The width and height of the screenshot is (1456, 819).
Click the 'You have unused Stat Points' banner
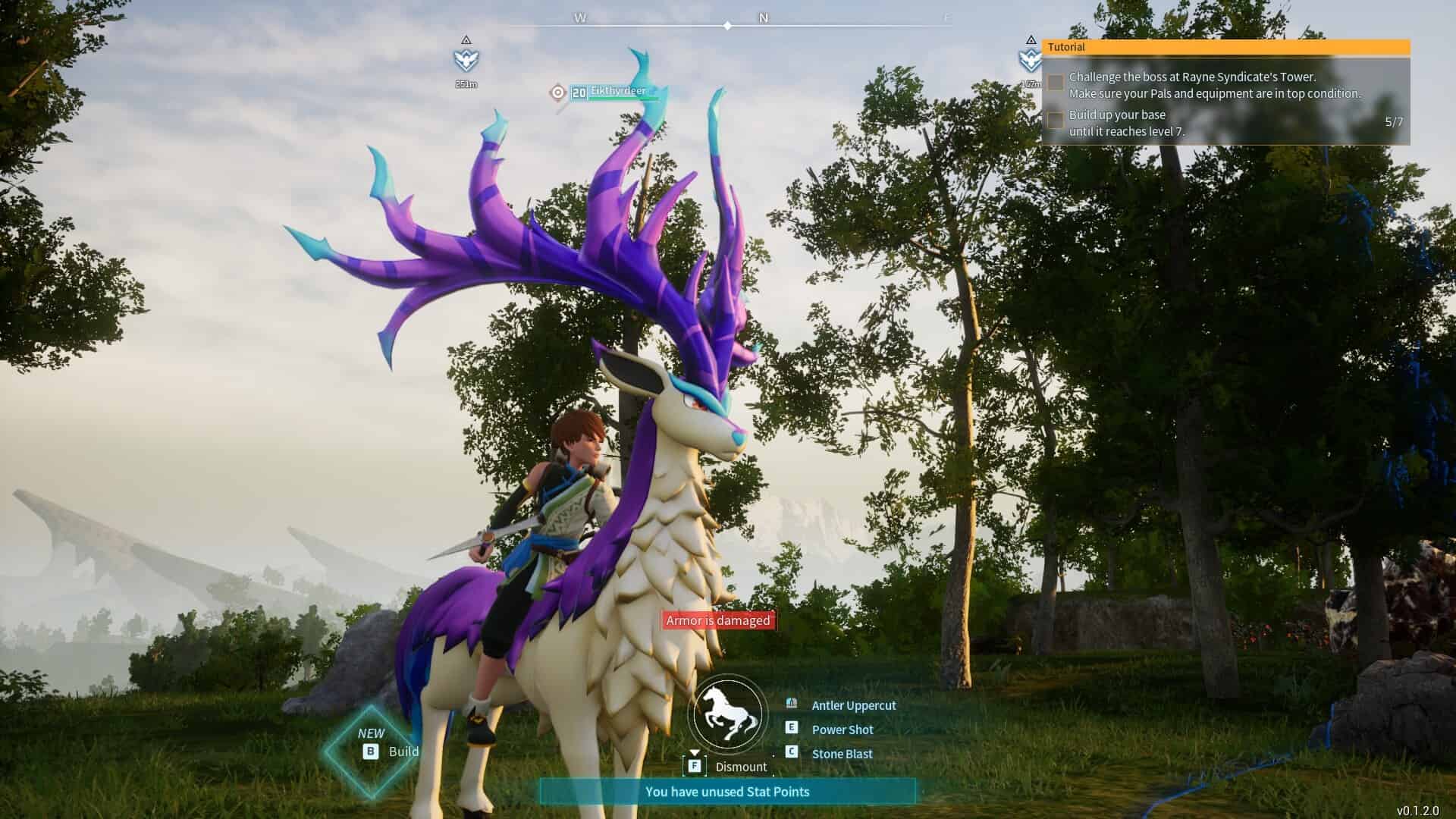click(x=728, y=791)
